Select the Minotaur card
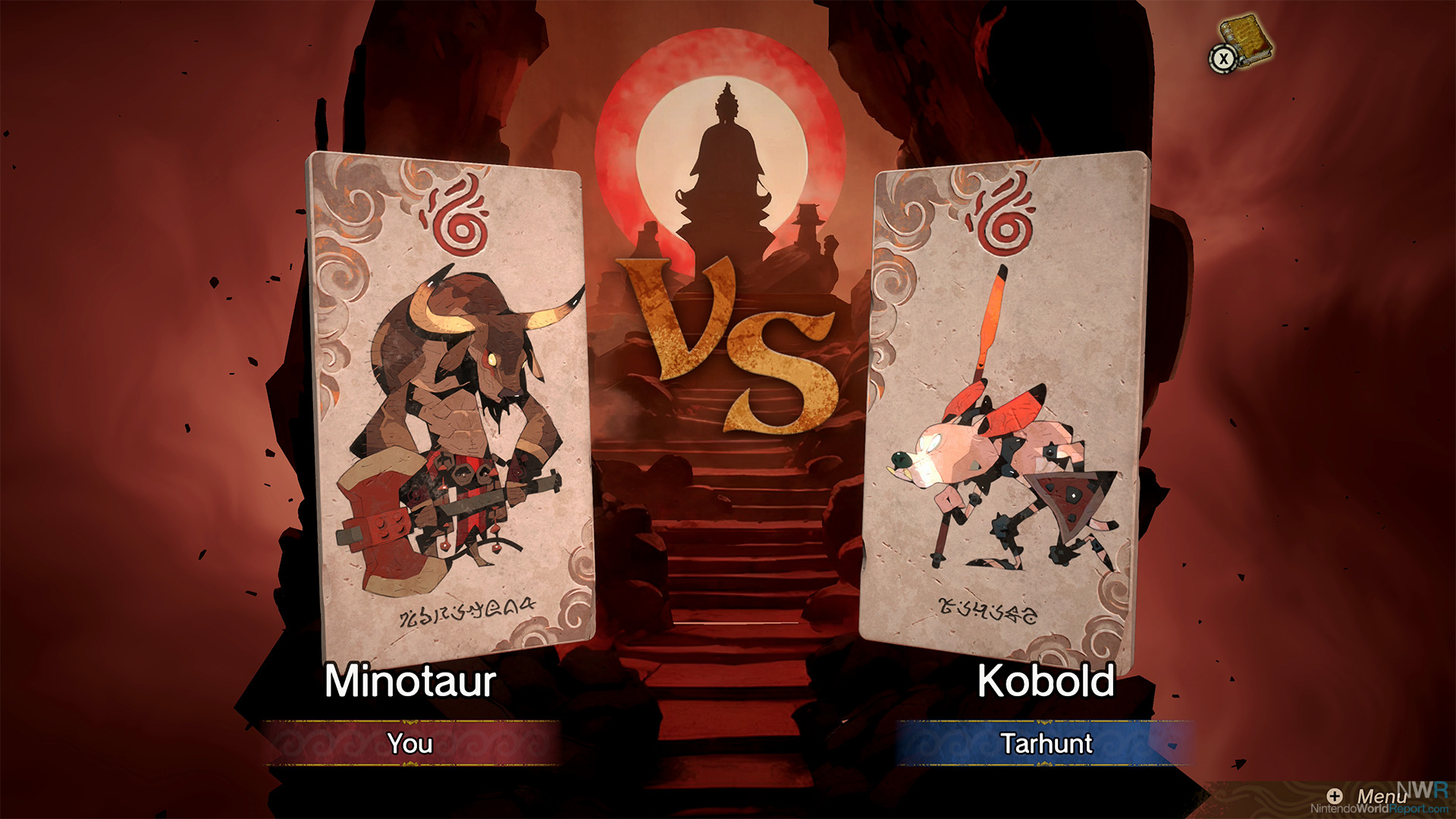The width and height of the screenshot is (1456, 819). [451, 406]
